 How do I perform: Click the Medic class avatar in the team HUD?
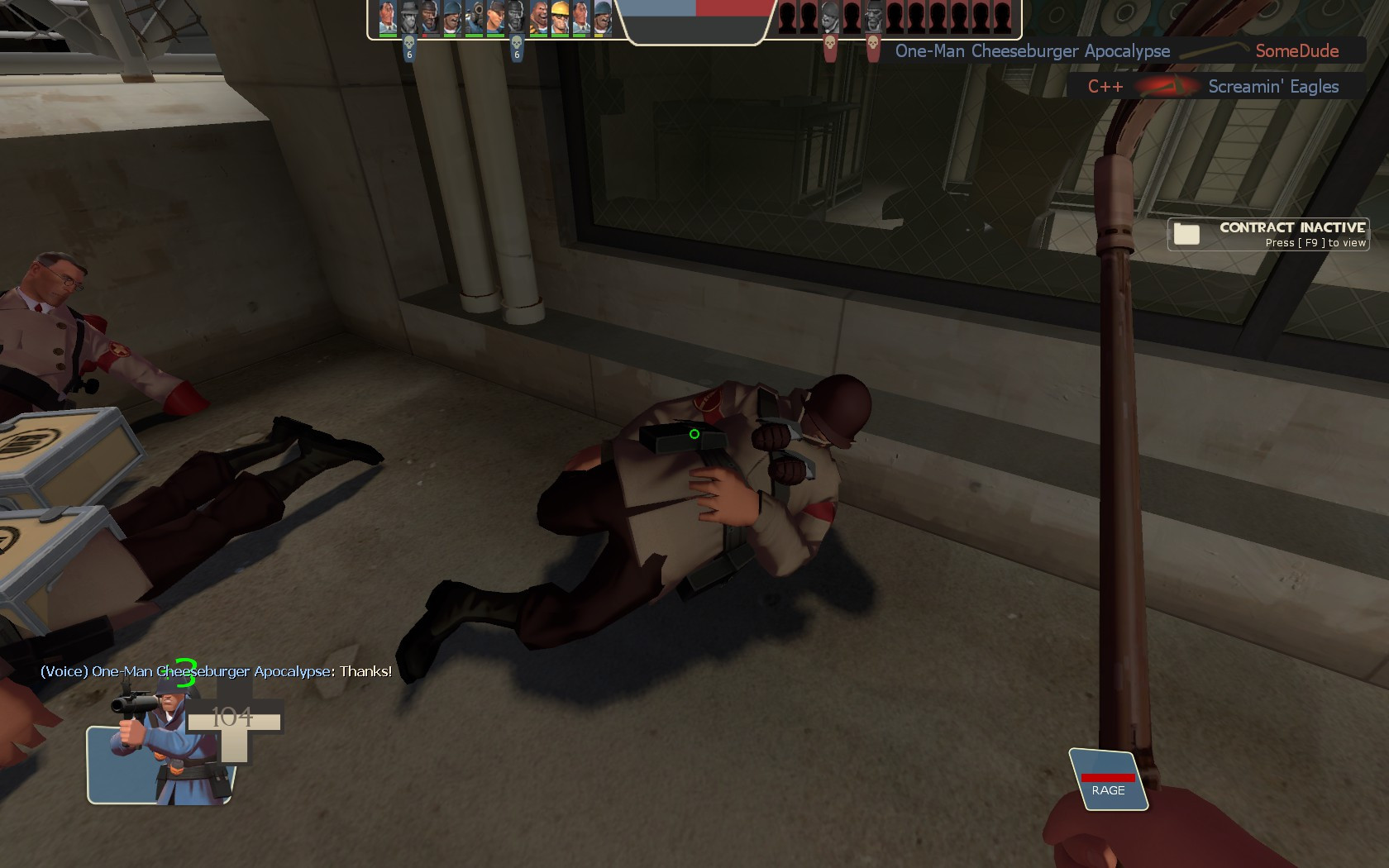386,18
